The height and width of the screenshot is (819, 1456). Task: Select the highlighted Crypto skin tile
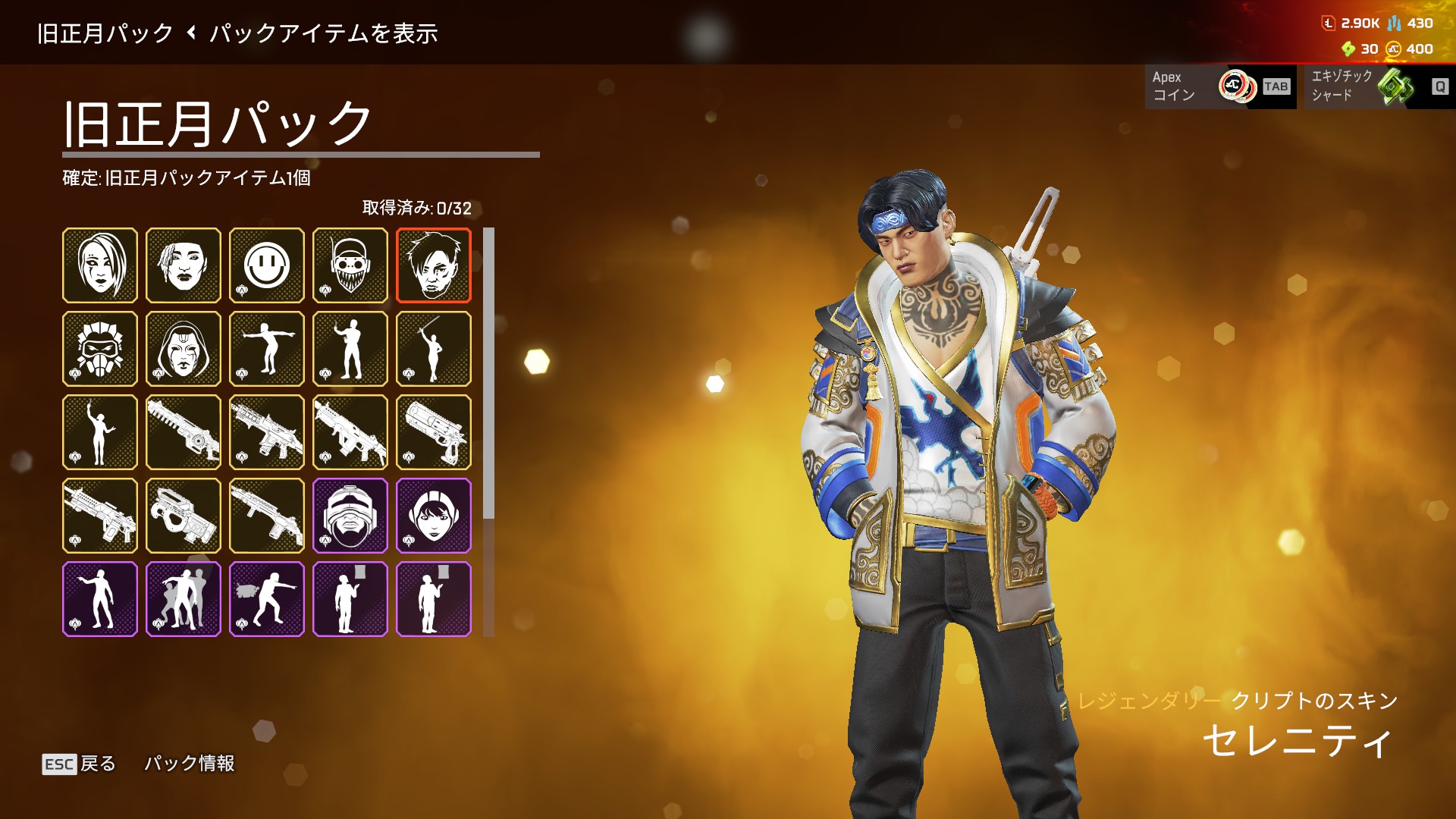(x=434, y=265)
